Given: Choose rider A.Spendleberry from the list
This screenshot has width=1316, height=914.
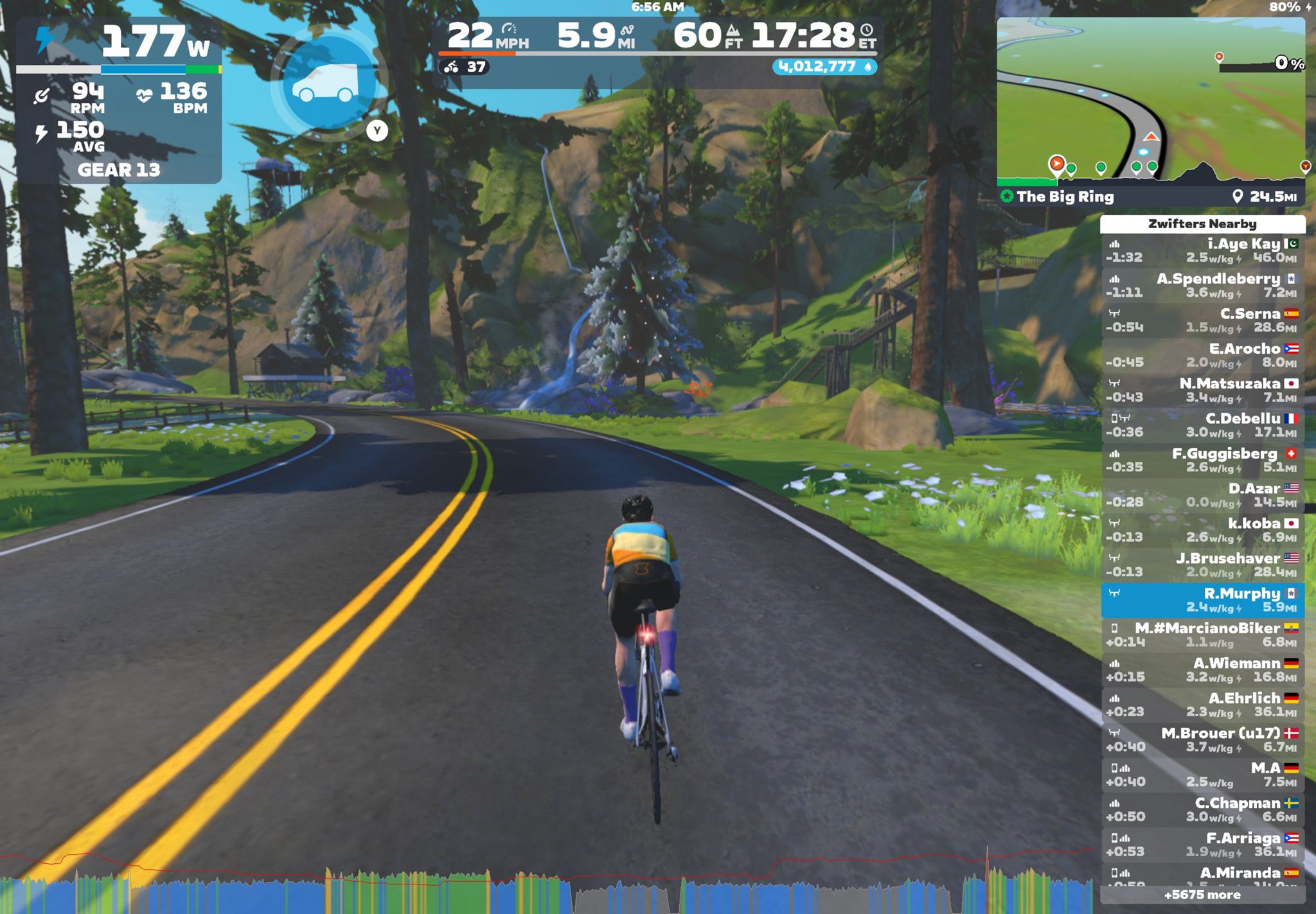Looking at the screenshot, I should coord(1202,285).
